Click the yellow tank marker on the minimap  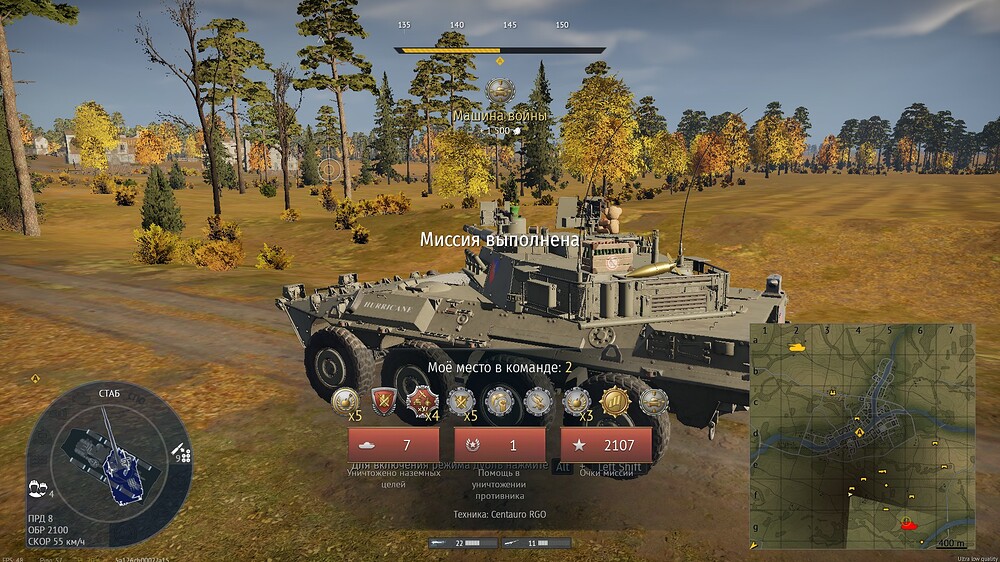(x=797, y=346)
